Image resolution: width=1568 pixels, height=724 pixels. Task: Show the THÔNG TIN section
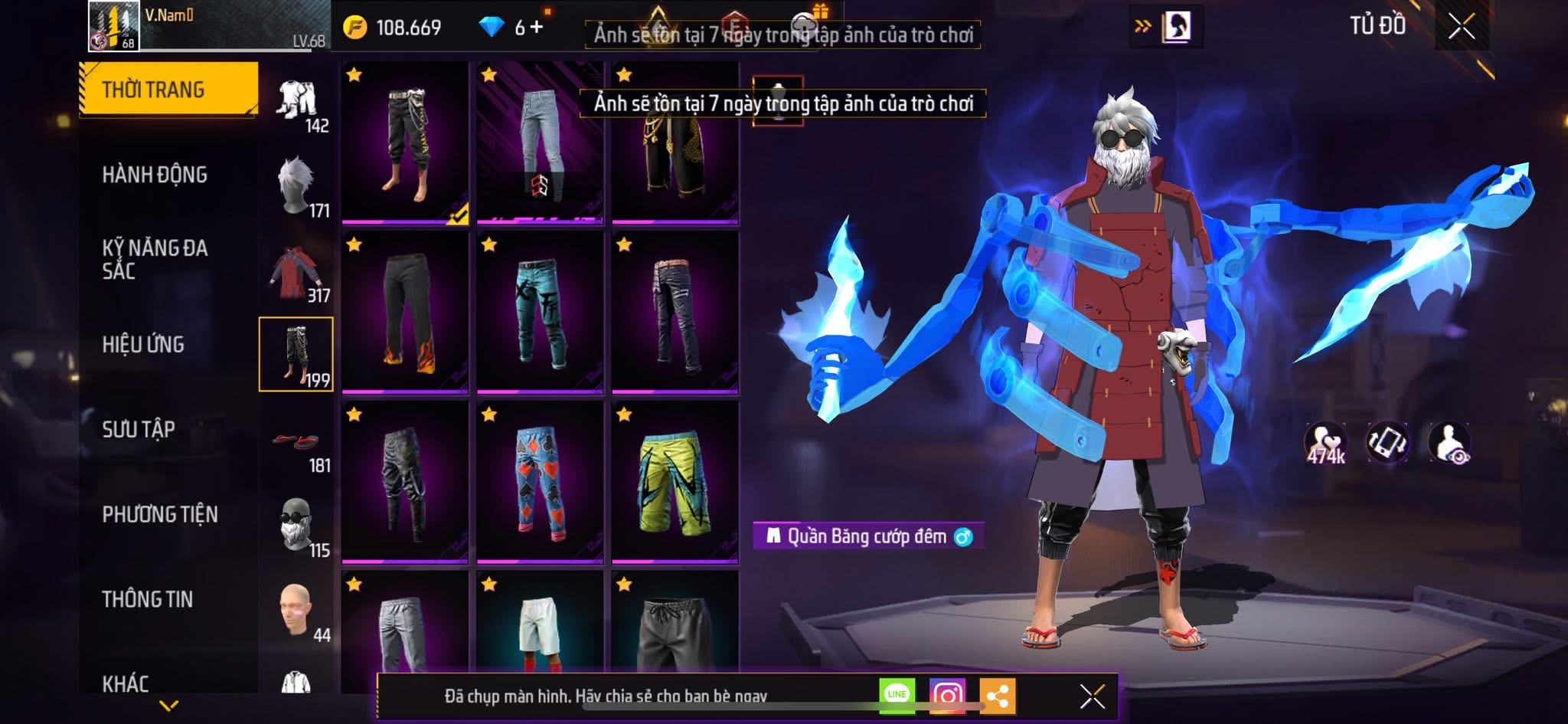(x=147, y=599)
